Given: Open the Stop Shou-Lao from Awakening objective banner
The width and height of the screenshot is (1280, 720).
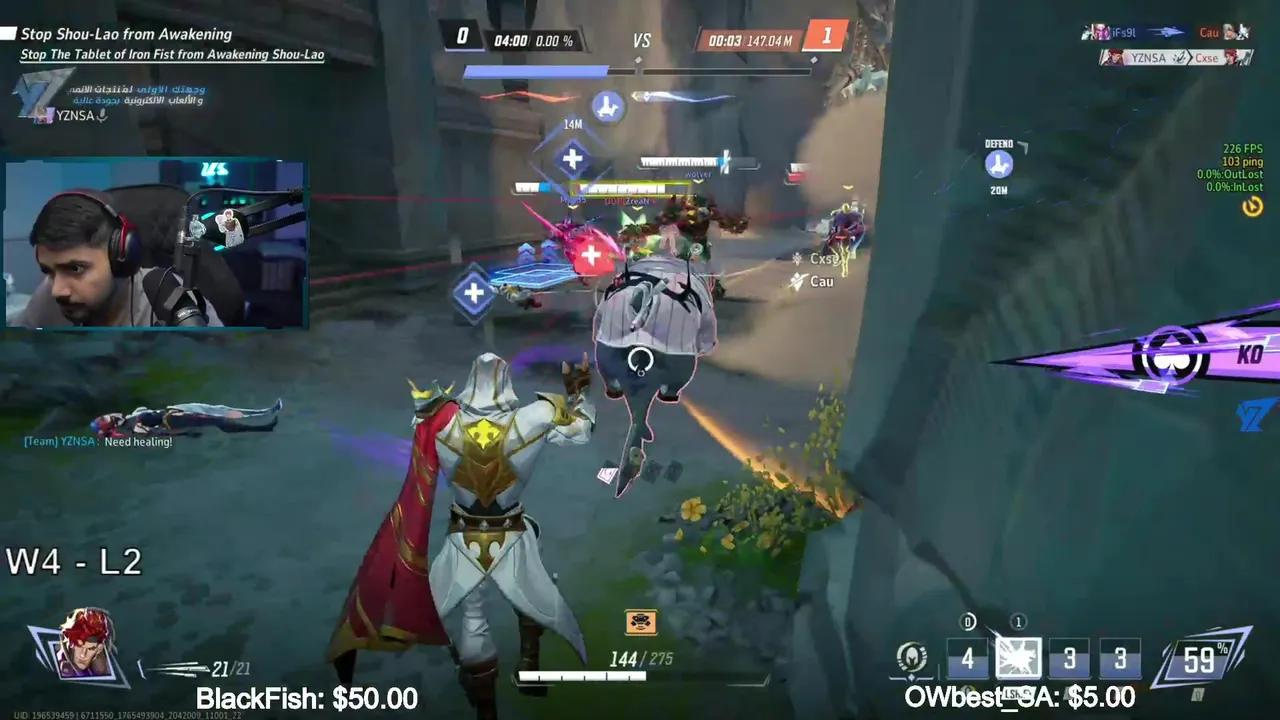Looking at the screenshot, I should click(x=130, y=34).
